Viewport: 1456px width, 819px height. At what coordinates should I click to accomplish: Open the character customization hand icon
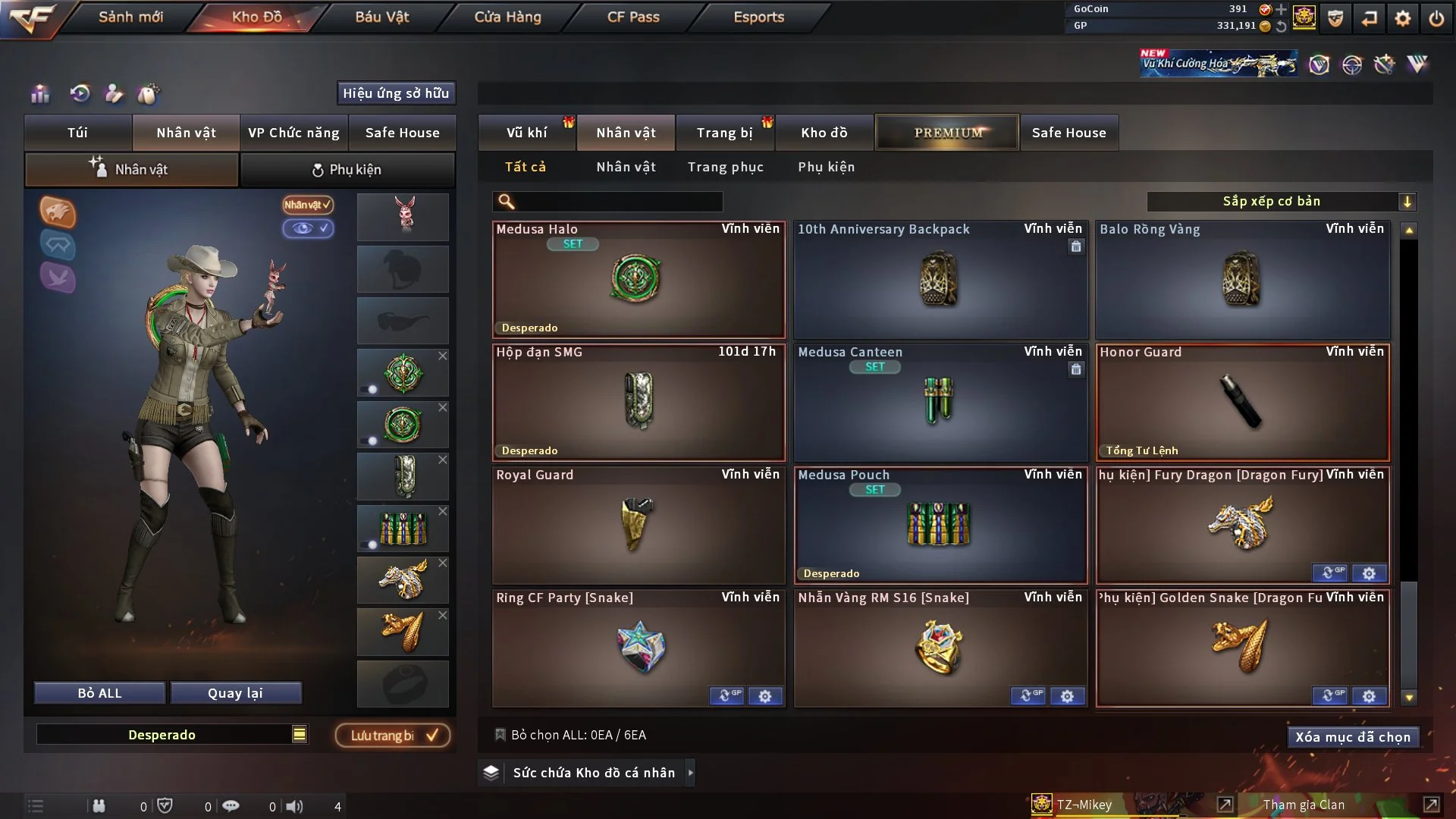114,94
